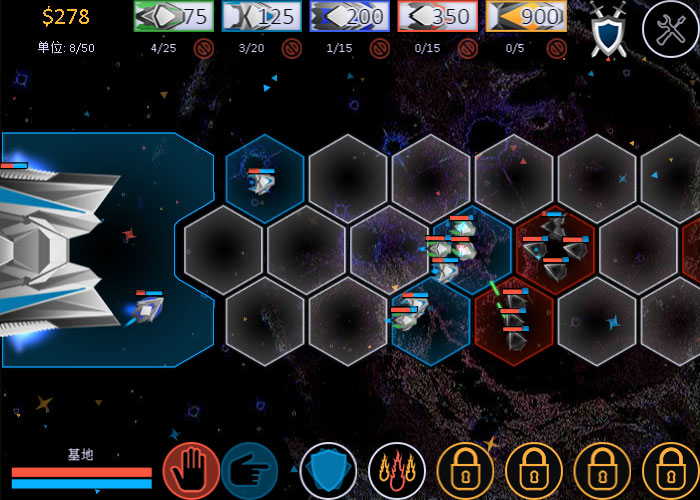Build the dark-blue ship costing 200
This screenshot has width=700, height=500.
click(x=349, y=16)
